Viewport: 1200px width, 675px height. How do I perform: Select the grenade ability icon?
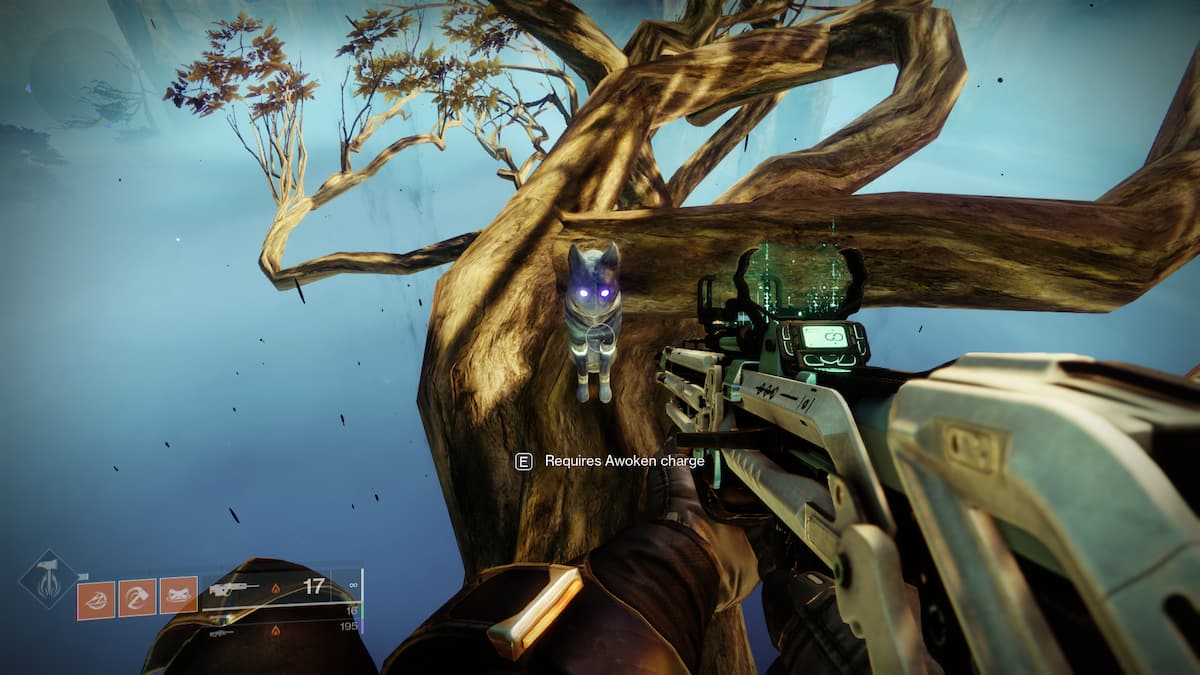click(96, 598)
